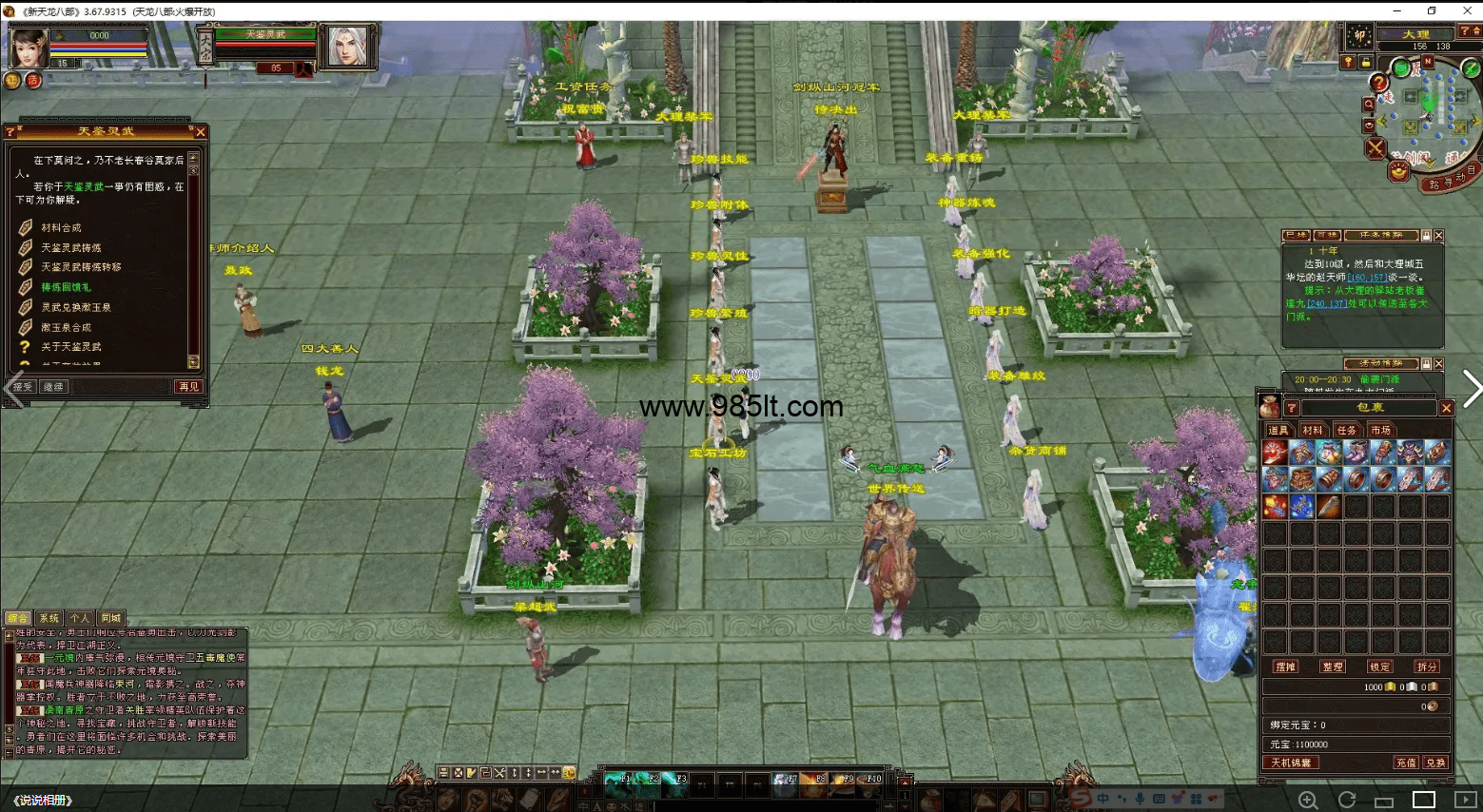Image resolution: width=1483 pixels, height=812 pixels.
Task: Open the 天机锦囊 button
Action: (1291, 763)
